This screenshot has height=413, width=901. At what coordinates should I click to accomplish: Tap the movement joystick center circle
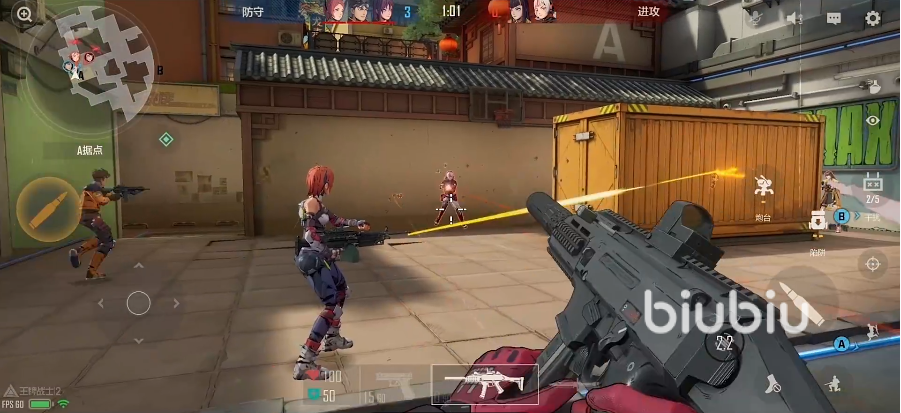(138, 302)
